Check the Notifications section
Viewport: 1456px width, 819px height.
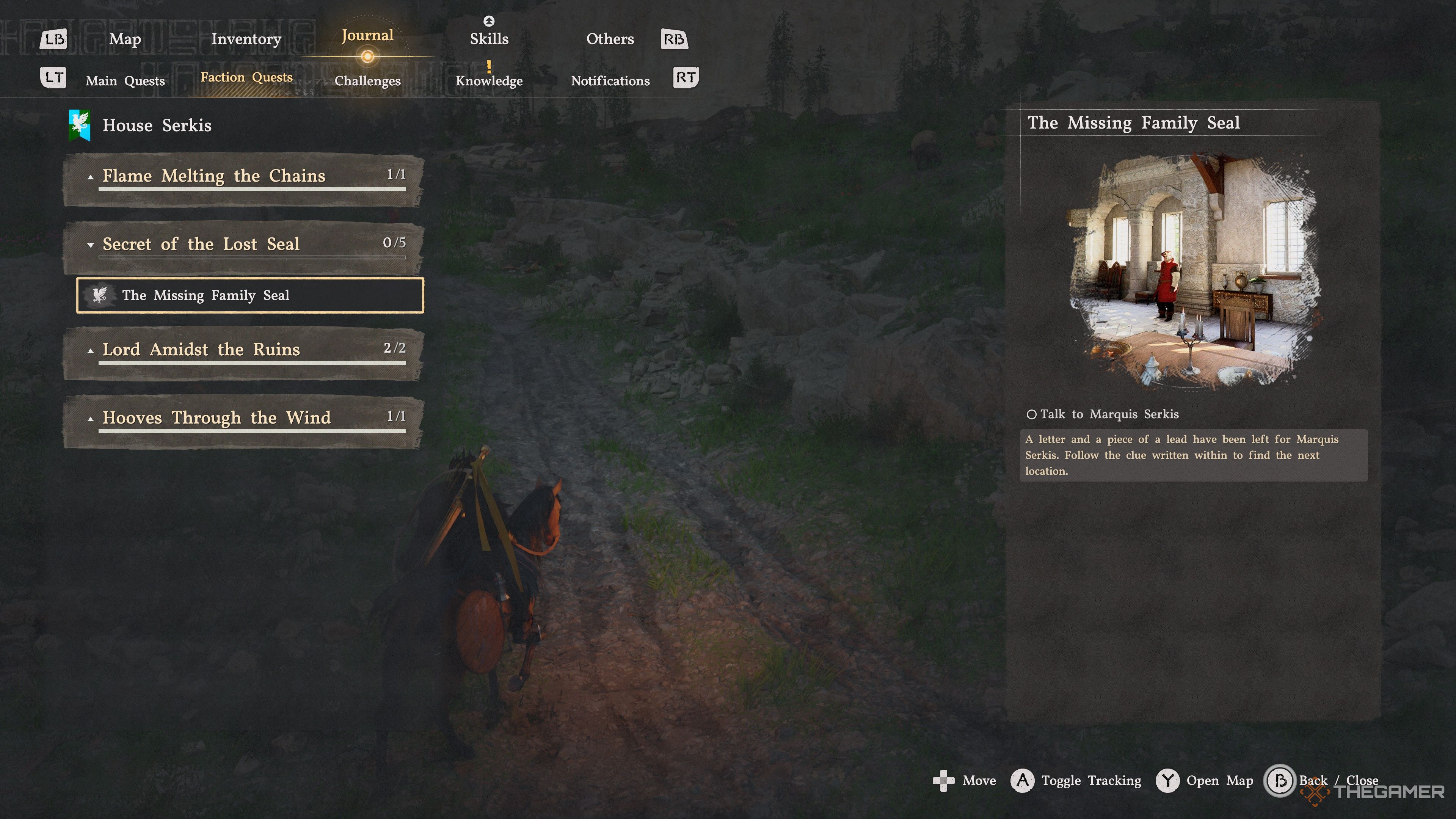[610, 81]
